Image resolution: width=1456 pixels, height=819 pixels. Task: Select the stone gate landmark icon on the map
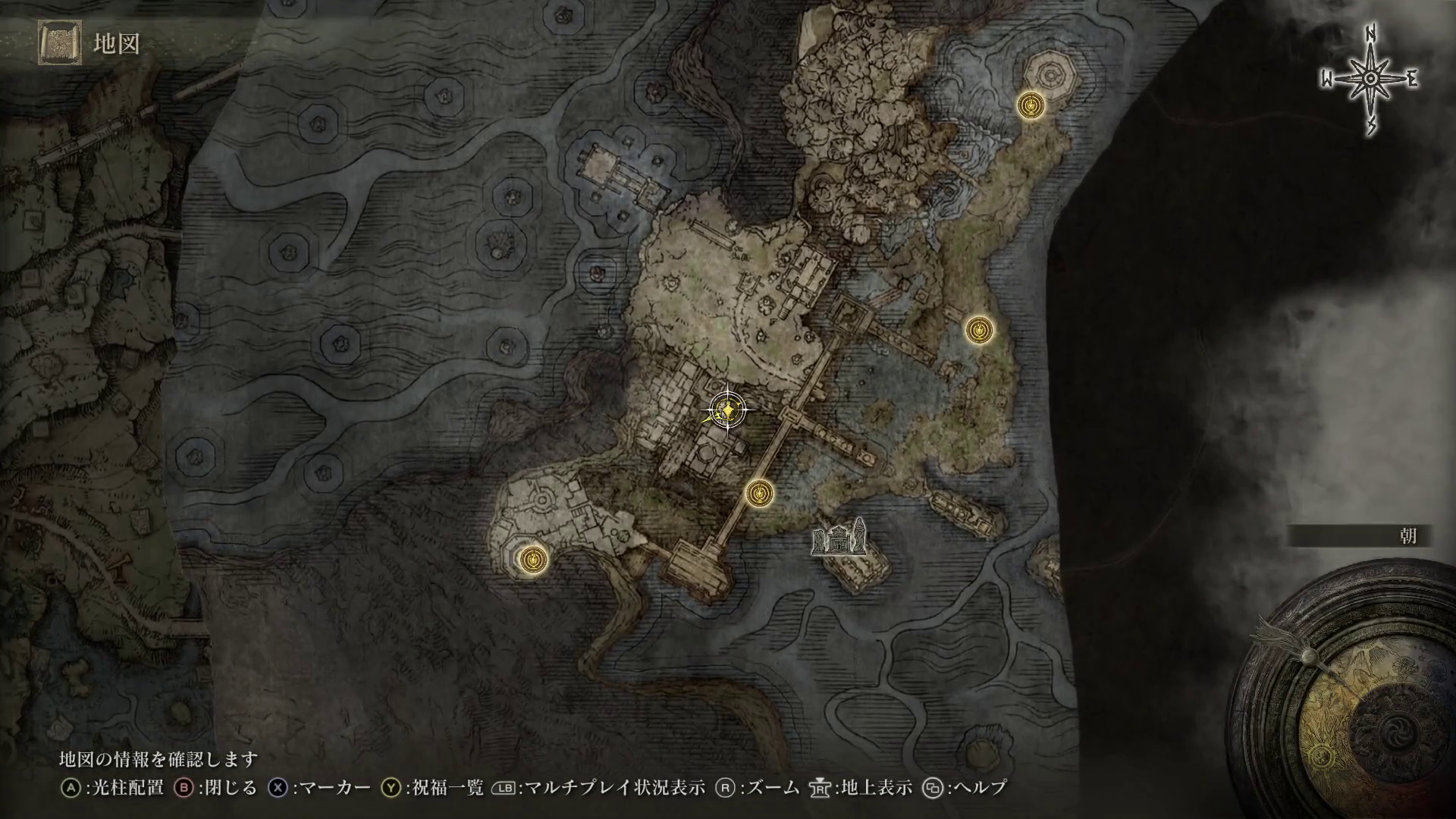[839, 538]
